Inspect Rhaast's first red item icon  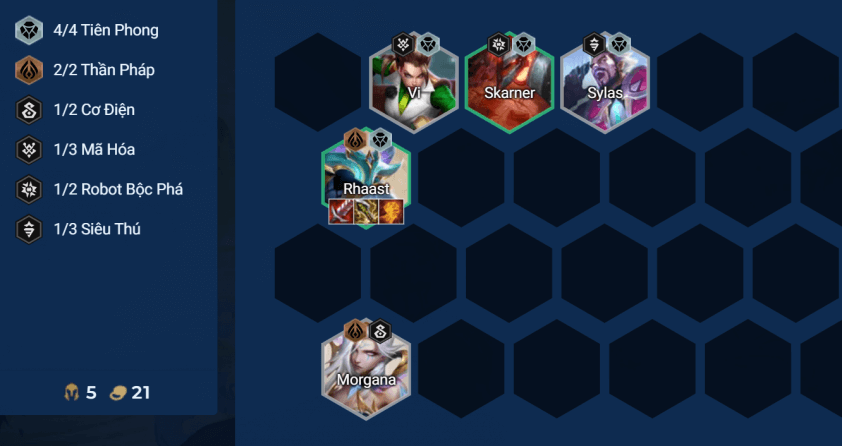pos(341,212)
